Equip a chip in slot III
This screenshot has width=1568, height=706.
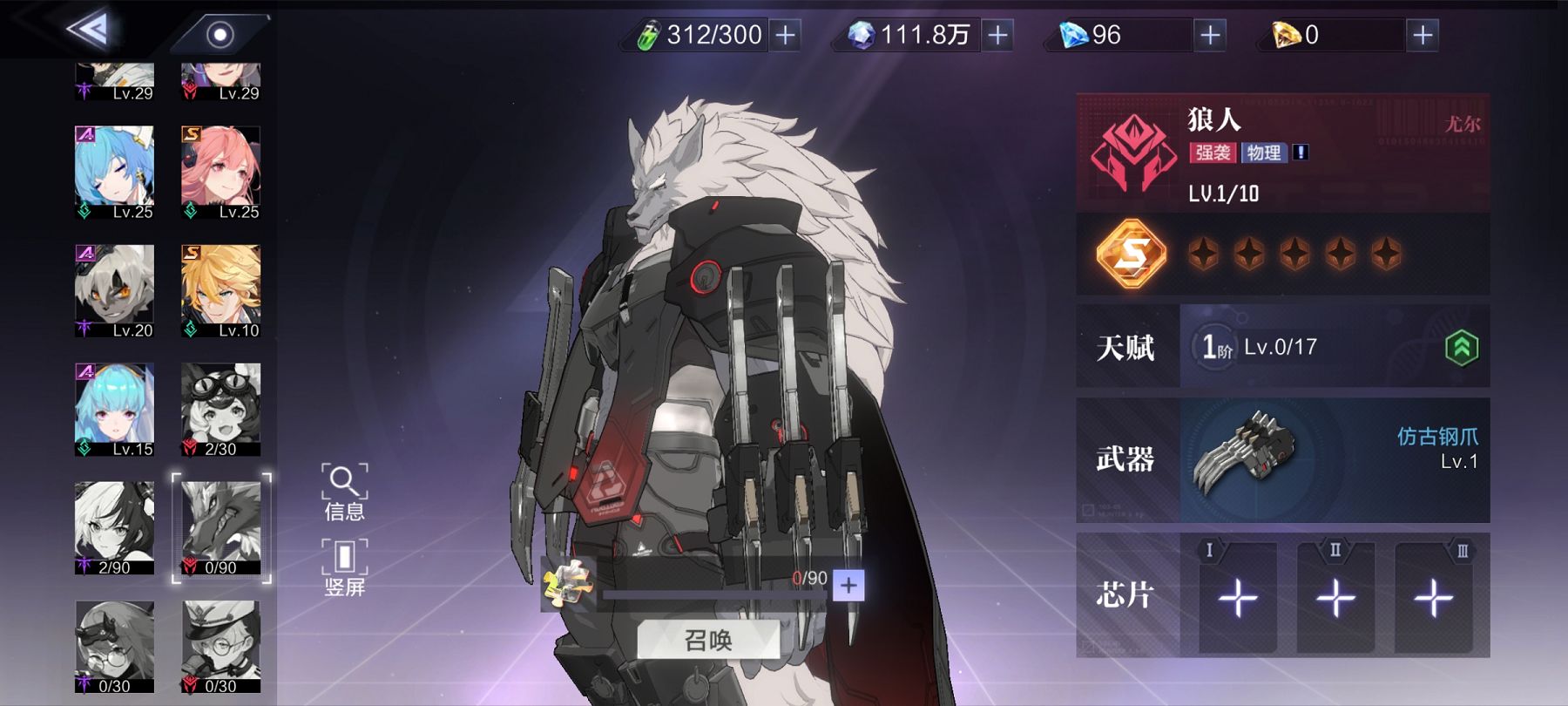(1433, 598)
